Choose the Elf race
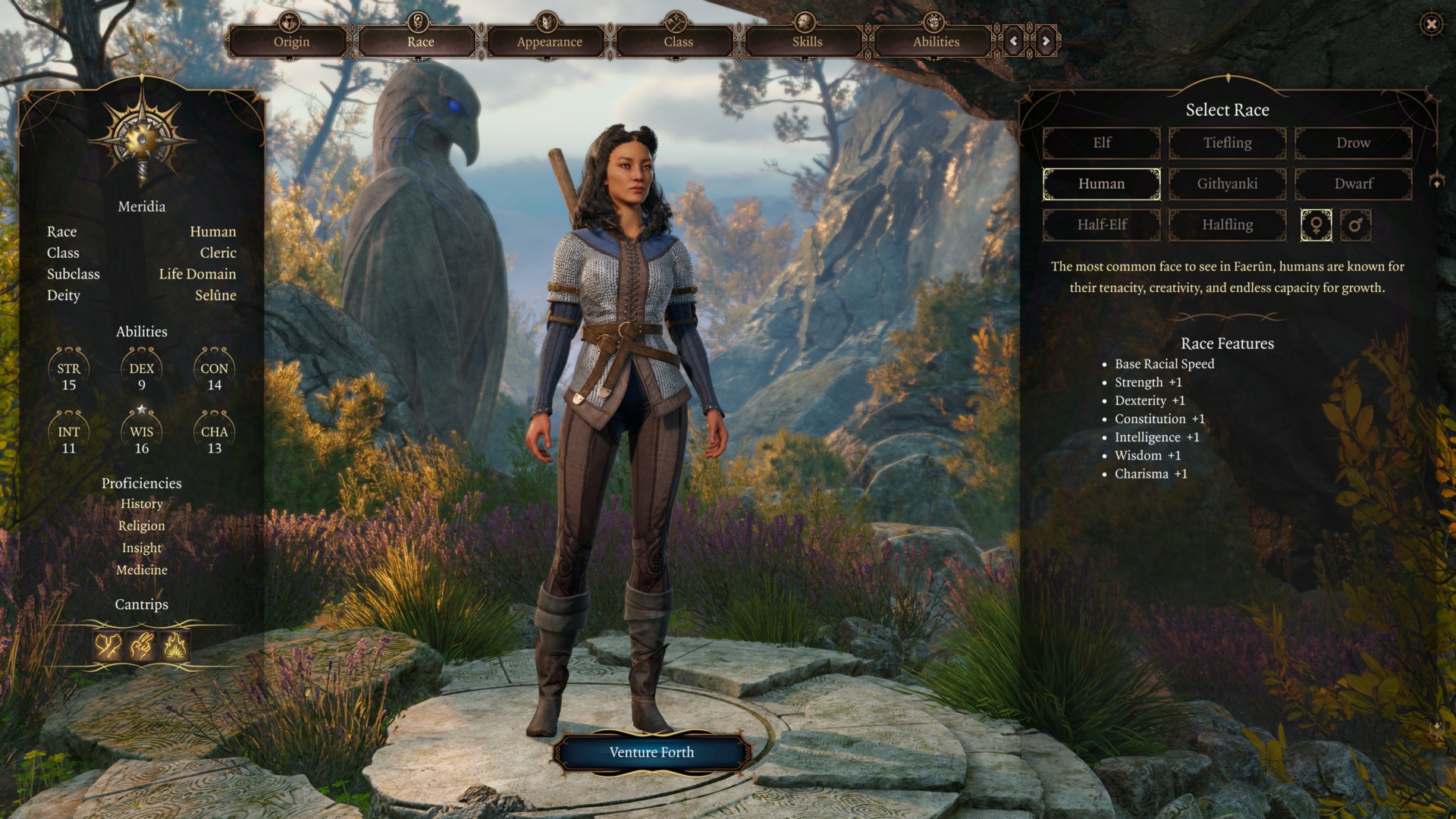Image resolution: width=1456 pixels, height=819 pixels. [1101, 143]
